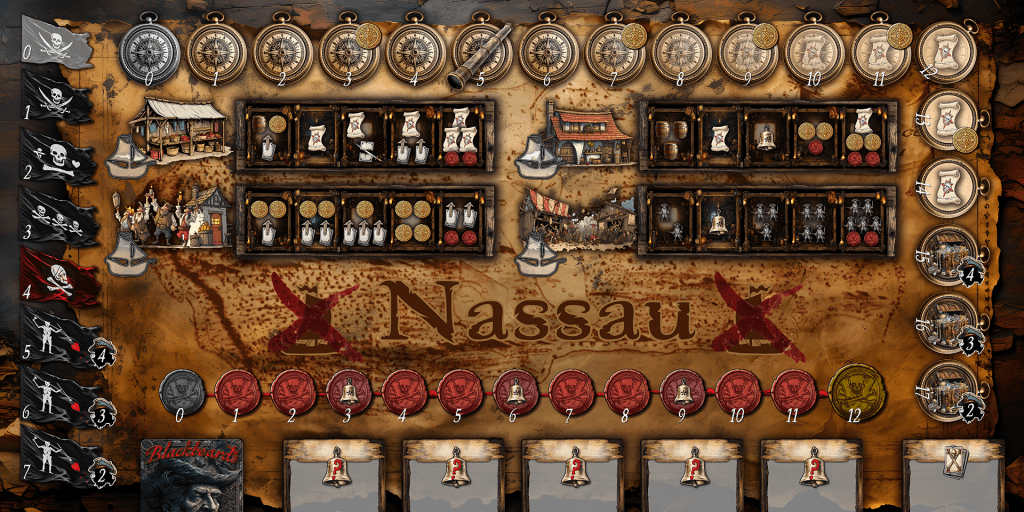The height and width of the screenshot is (512, 1024).
Task: Choose the bell skull token numbered 9
Action: (686, 391)
